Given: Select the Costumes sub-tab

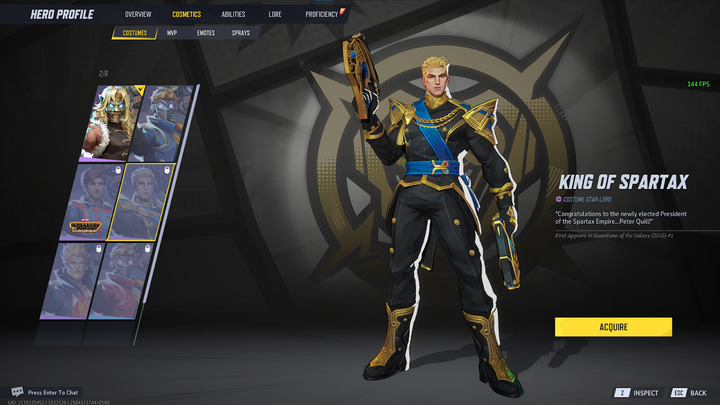Looking at the screenshot, I should (135, 33).
